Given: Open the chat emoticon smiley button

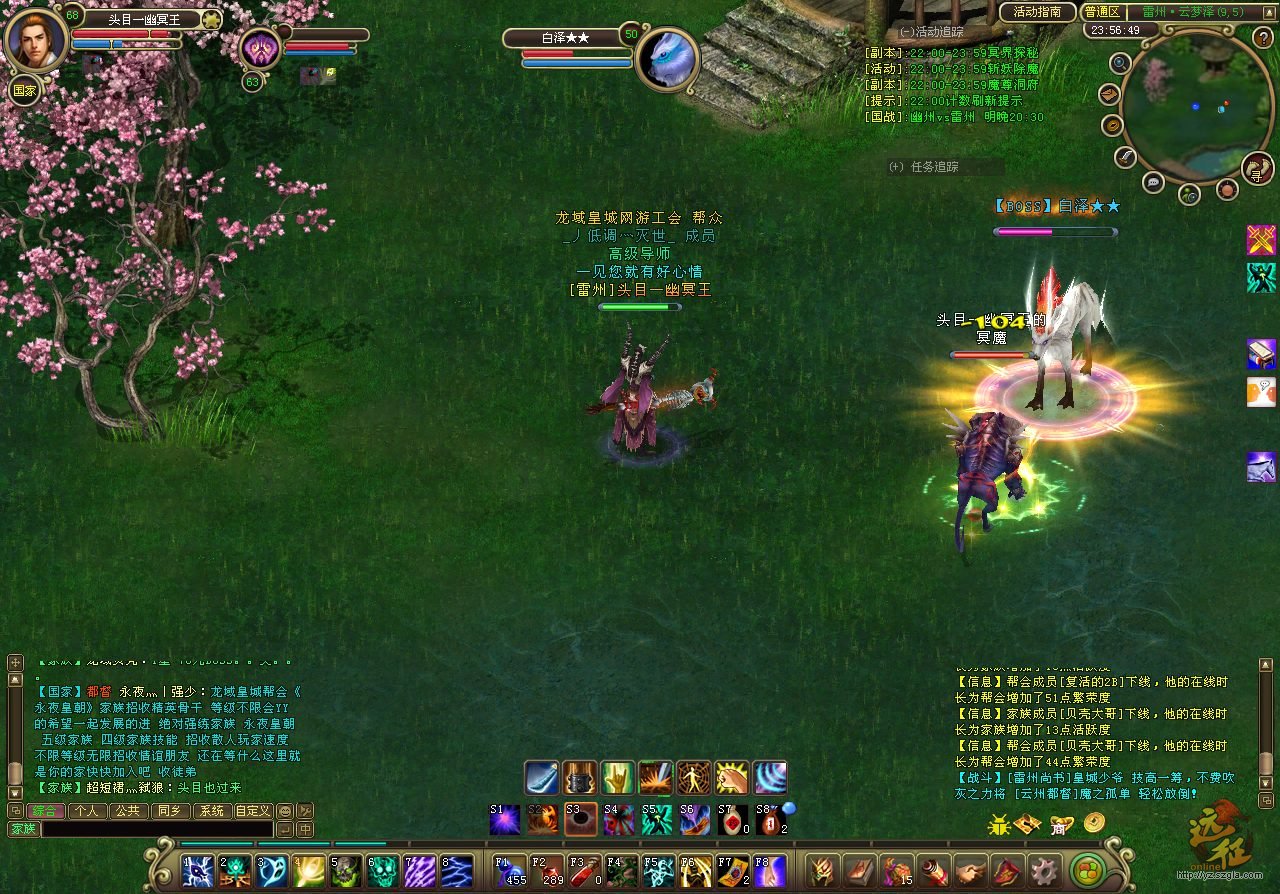Looking at the screenshot, I should pos(285,811).
